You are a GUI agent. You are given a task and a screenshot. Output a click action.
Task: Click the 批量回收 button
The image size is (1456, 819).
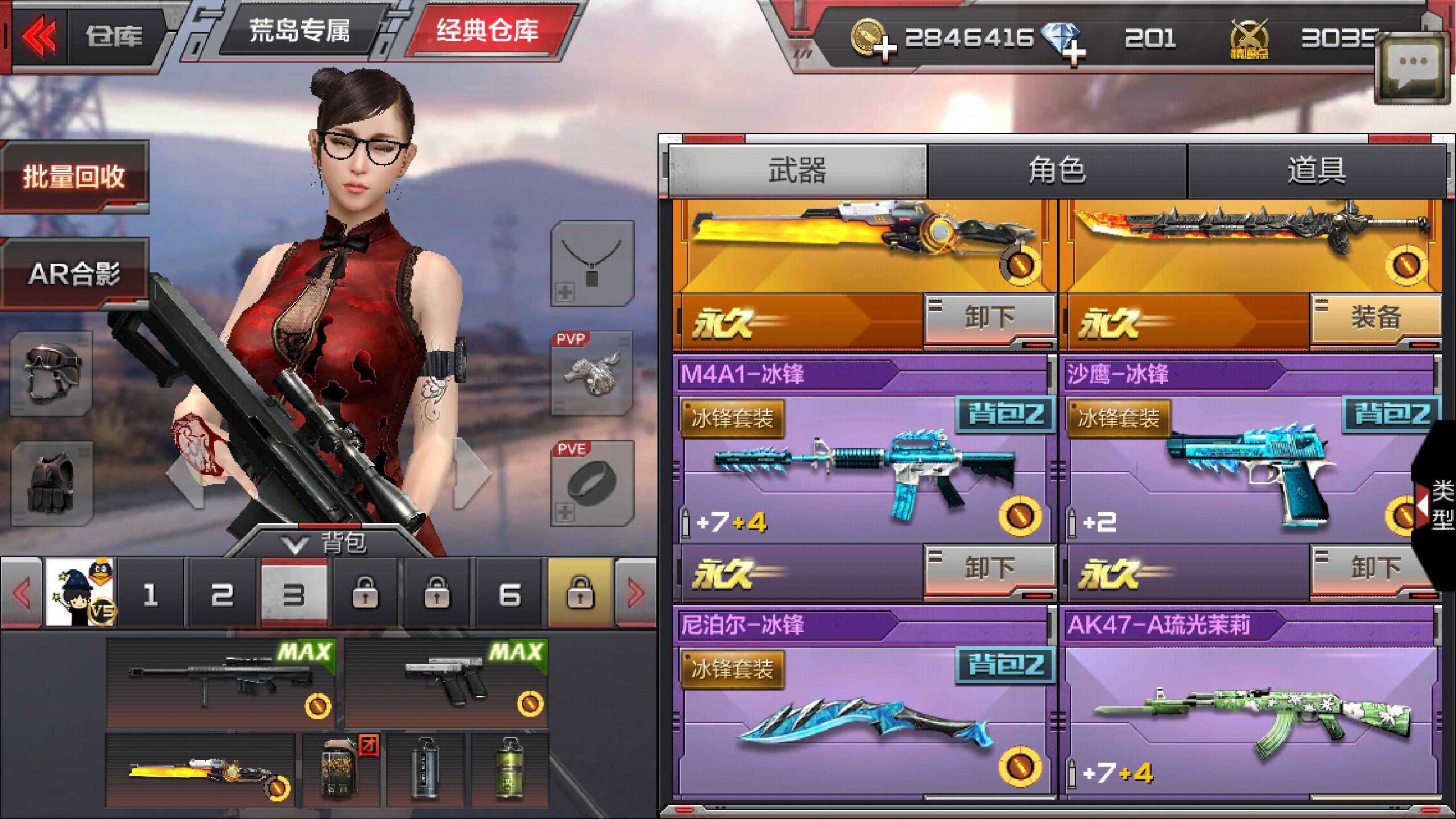pos(74,176)
